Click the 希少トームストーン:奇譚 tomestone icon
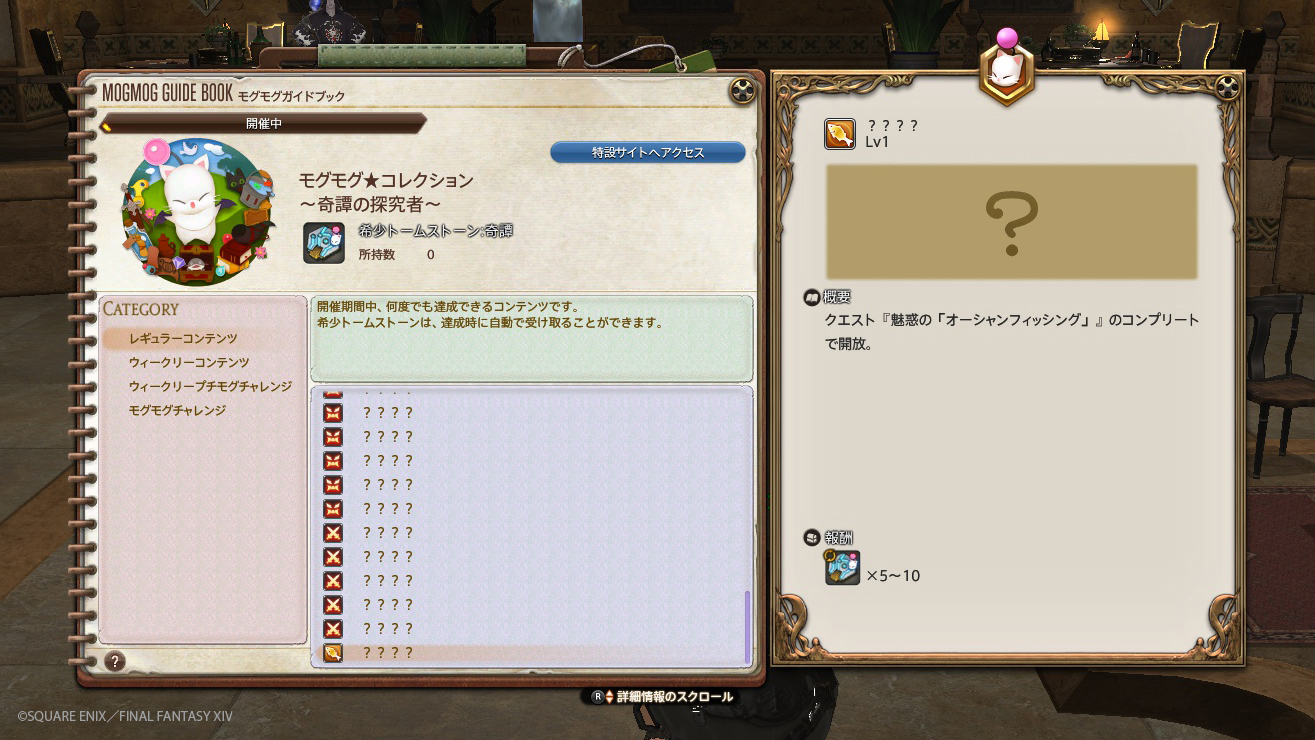 [324, 243]
